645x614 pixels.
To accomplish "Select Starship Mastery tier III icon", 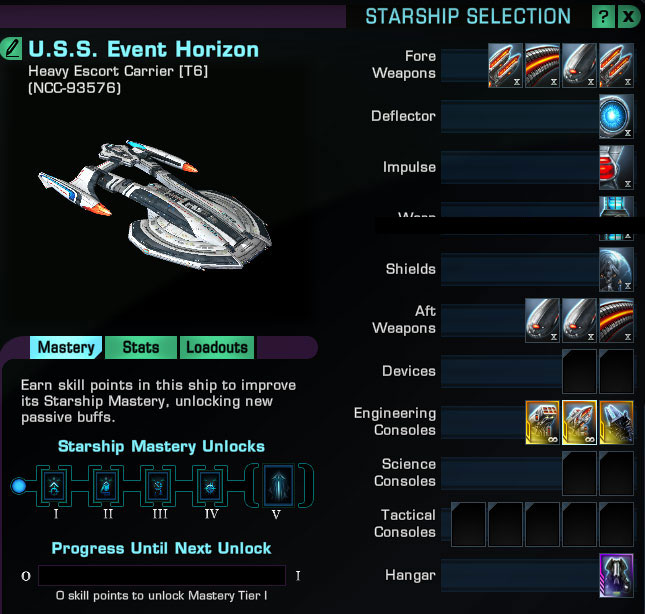I will click(157, 487).
